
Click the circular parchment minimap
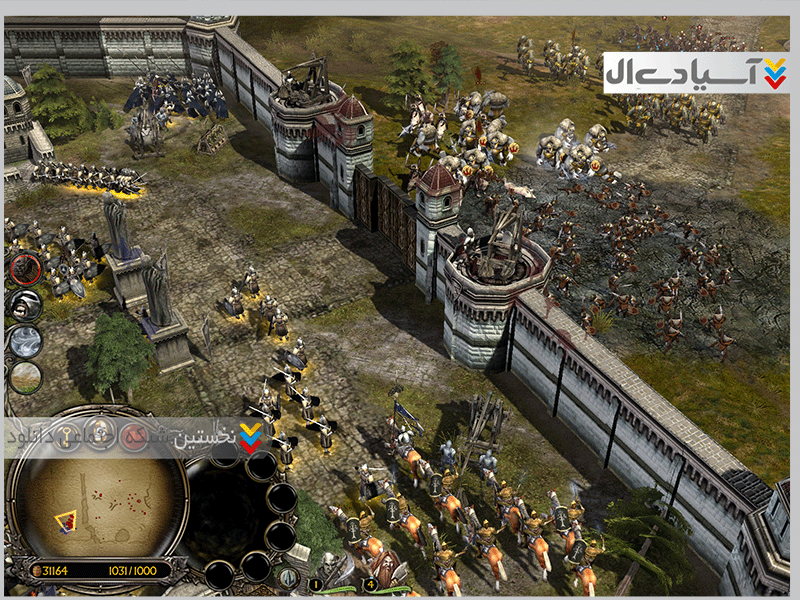(96, 506)
